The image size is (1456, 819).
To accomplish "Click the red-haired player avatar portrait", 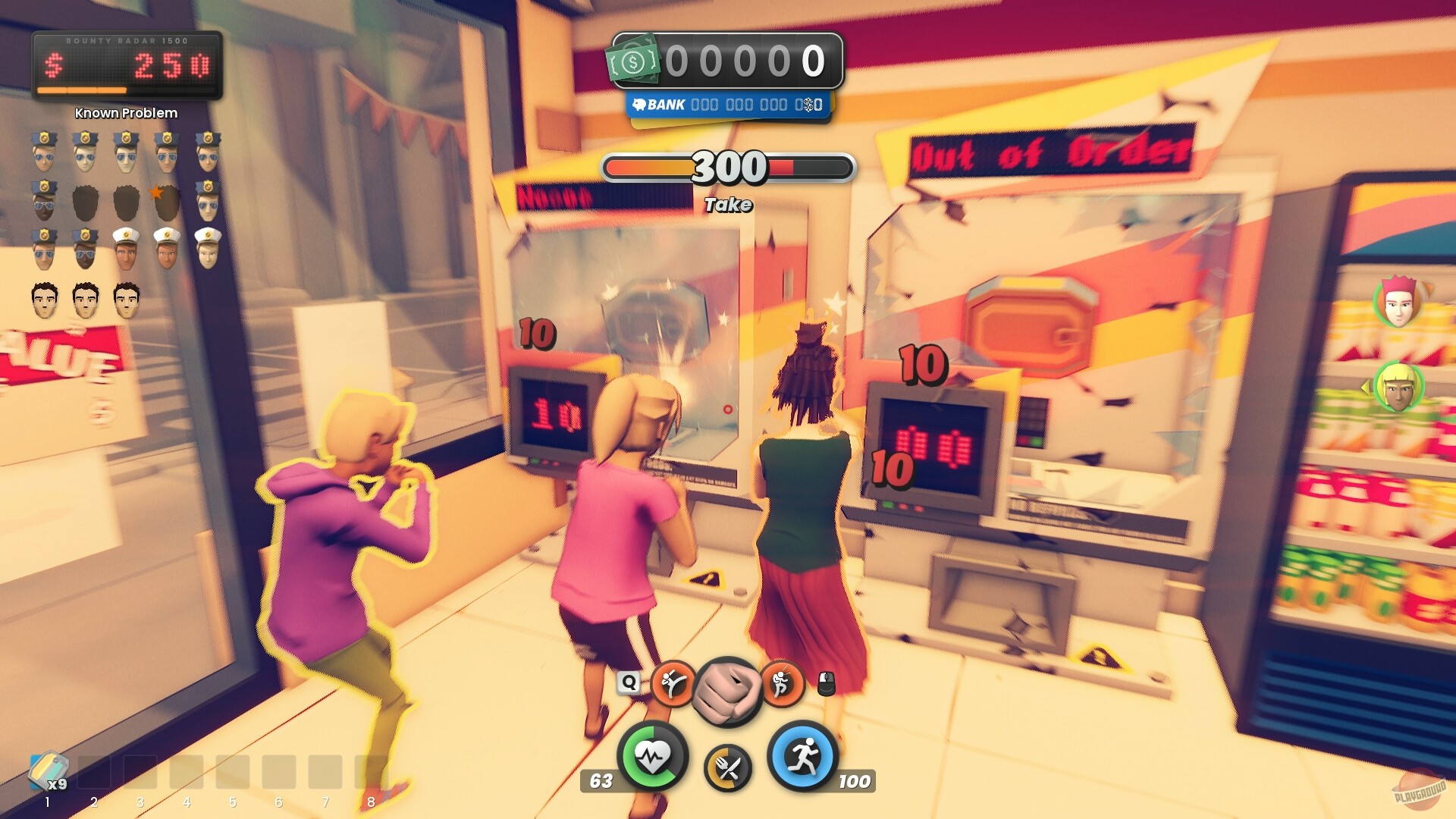I will [1399, 303].
